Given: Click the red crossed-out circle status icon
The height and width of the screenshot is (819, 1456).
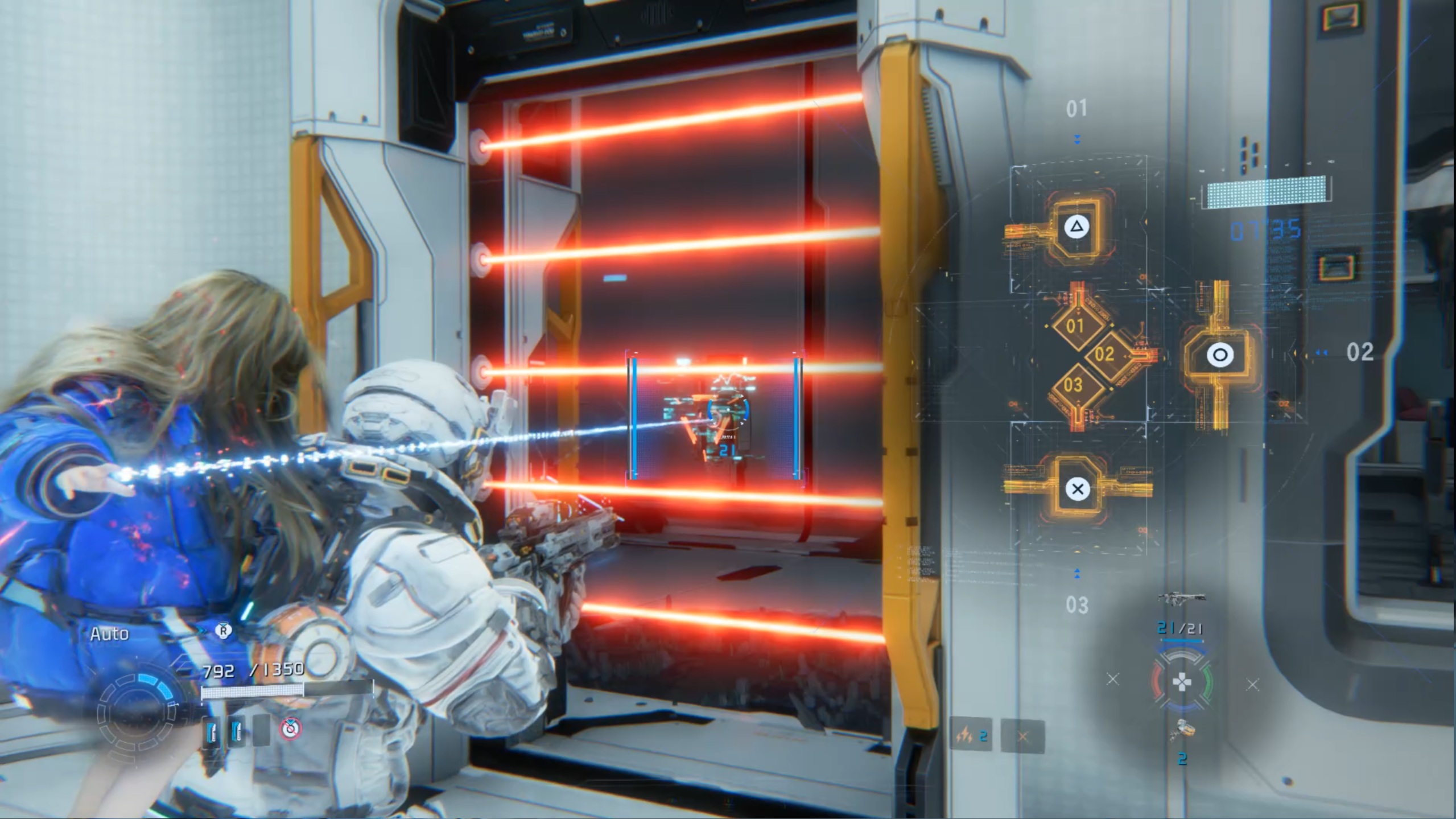Looking at the screenshot, I should click(x=291, y=728).
